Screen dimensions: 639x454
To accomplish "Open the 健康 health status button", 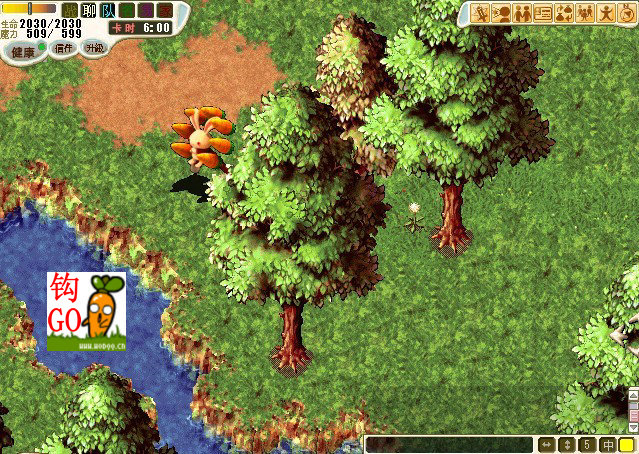I will tap(23, 51).
